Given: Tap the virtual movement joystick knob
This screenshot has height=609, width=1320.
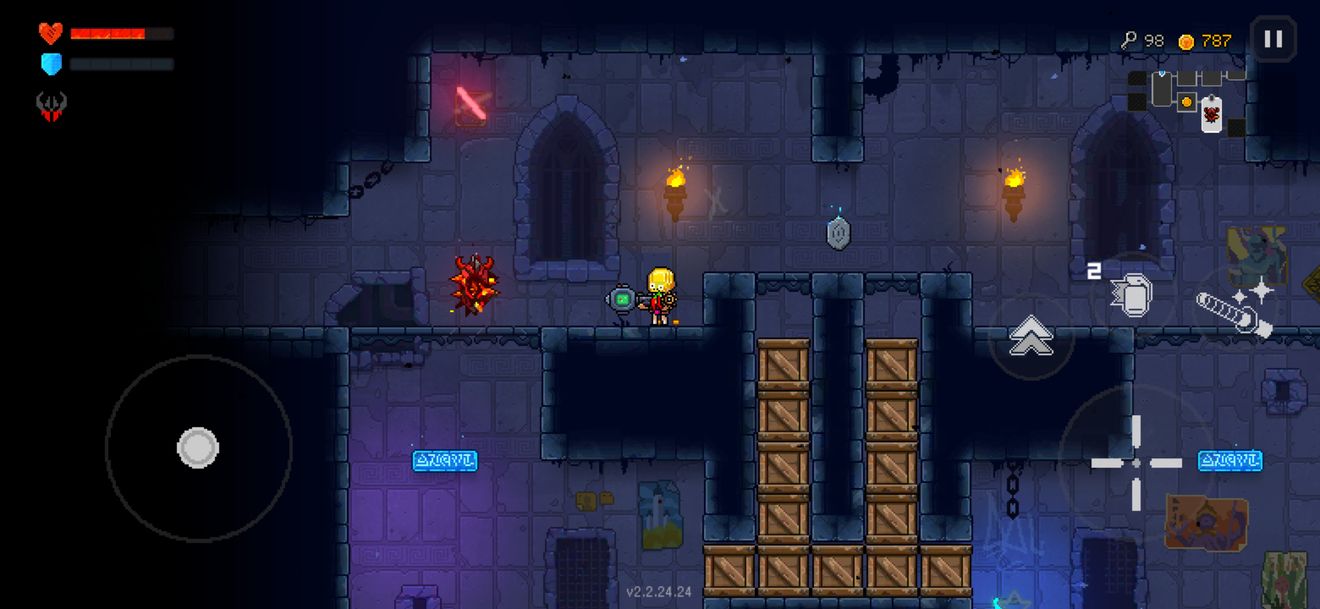Looking at the screenshot, I should pos(198,448).
